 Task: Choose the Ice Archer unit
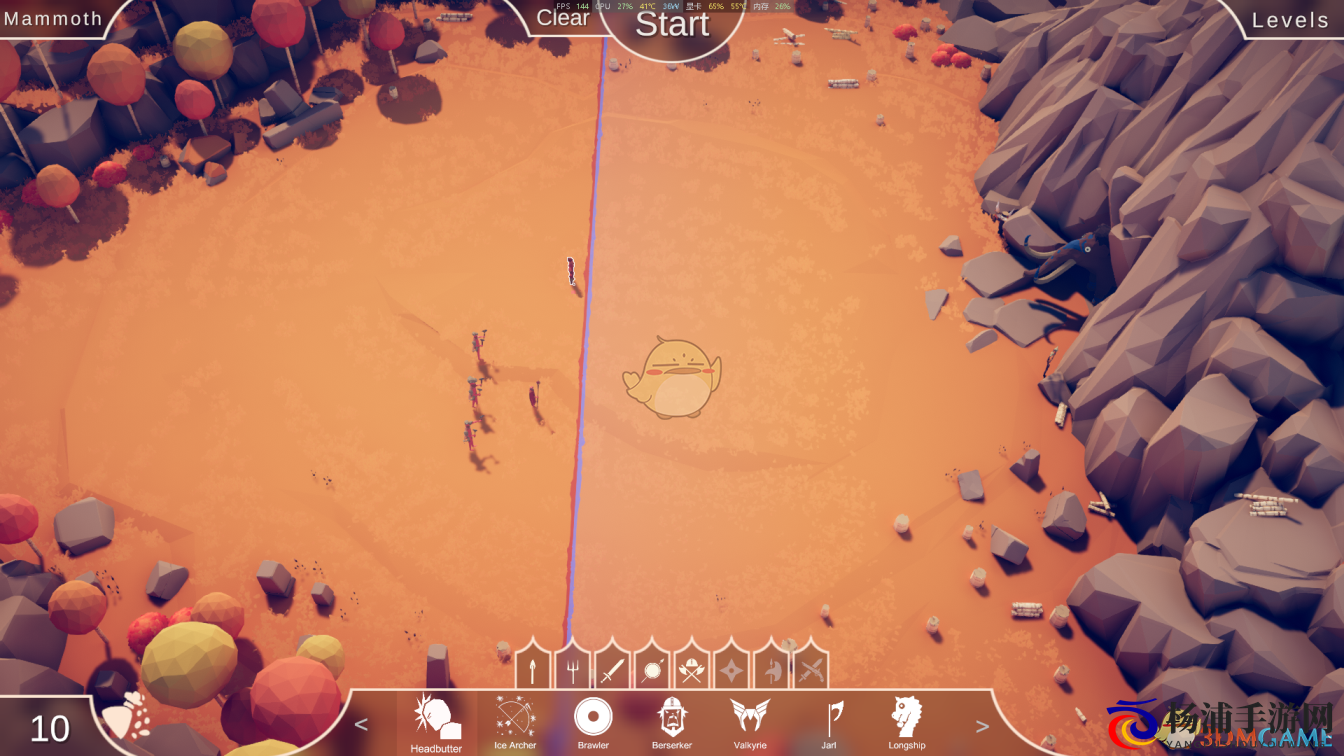(x=515, y=720)
